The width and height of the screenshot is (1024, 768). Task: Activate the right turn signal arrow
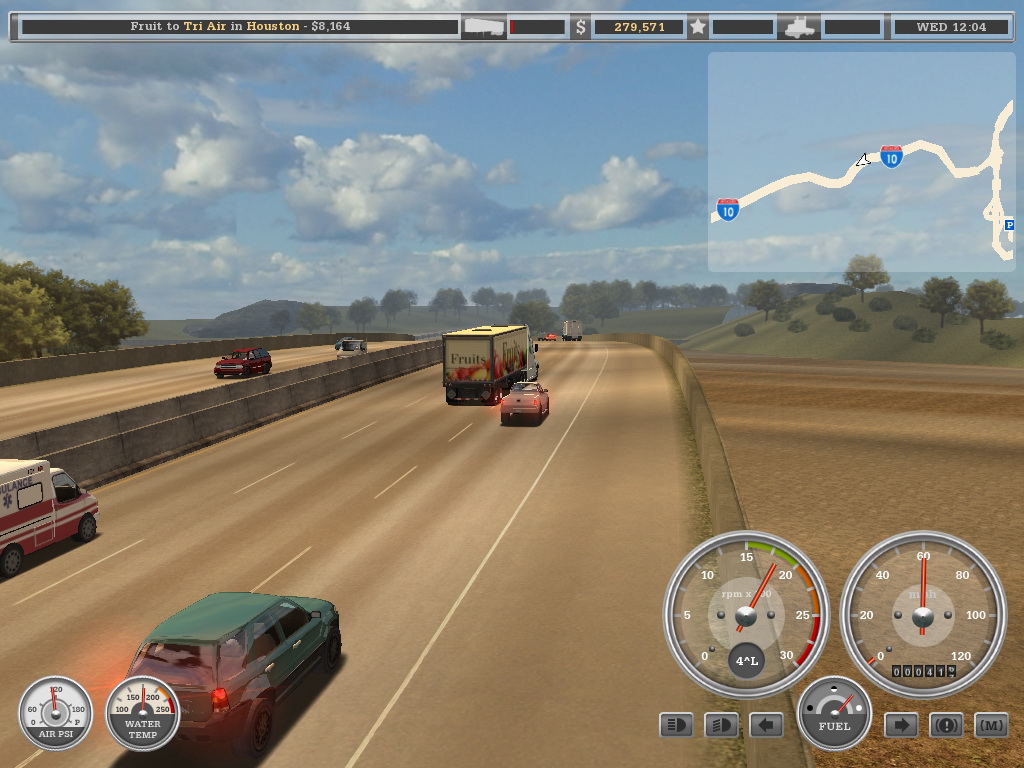901,725
